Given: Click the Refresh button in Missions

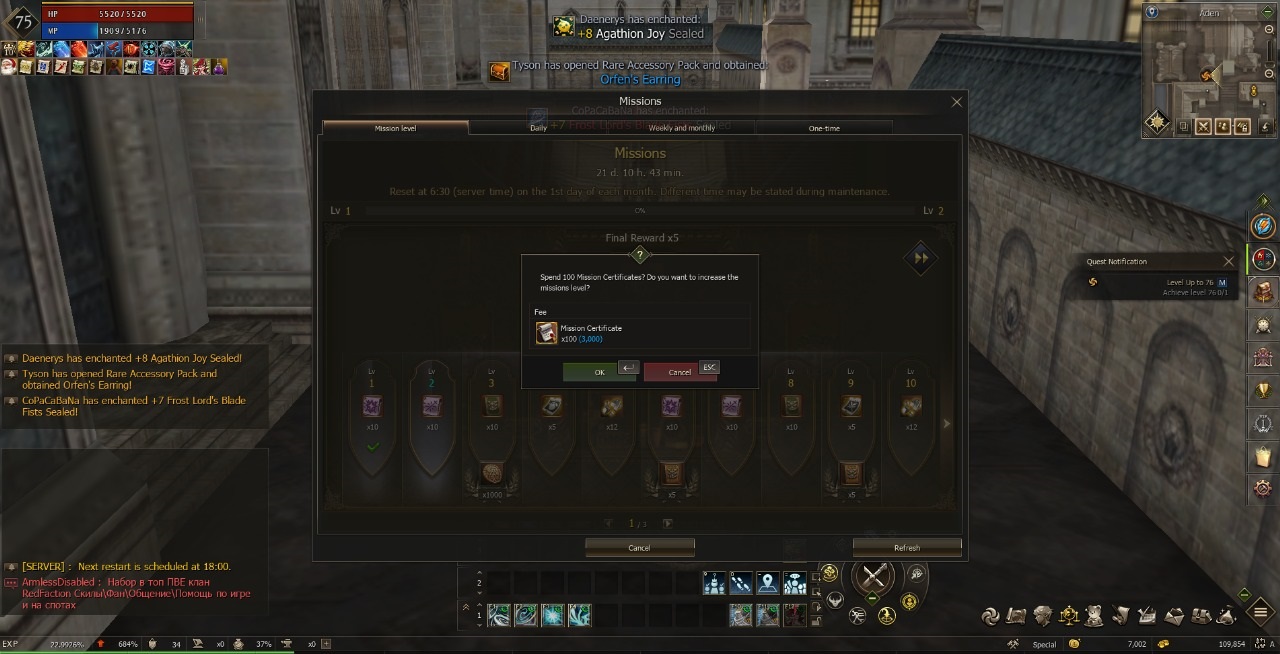Looking at the screenshot, I should pos(906,547).
